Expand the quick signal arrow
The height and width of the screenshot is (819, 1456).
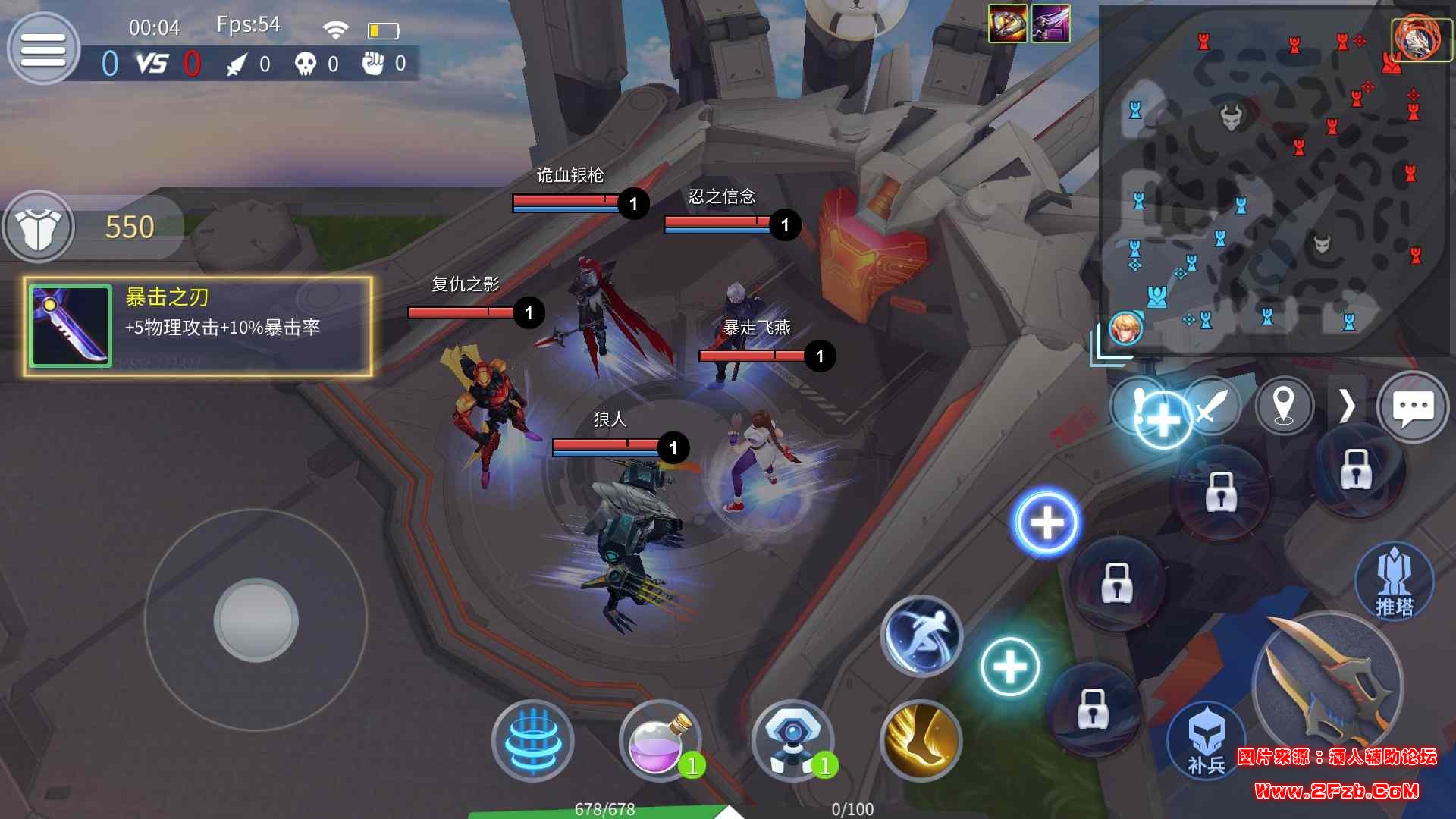tap(1347, 406)
